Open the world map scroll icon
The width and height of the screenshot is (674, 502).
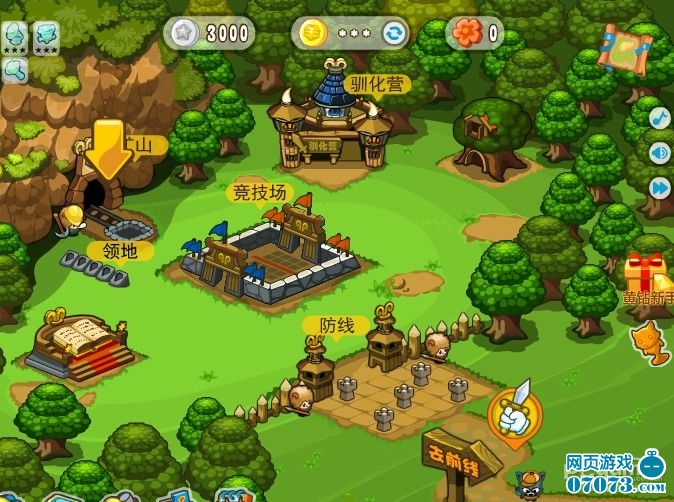624,47
